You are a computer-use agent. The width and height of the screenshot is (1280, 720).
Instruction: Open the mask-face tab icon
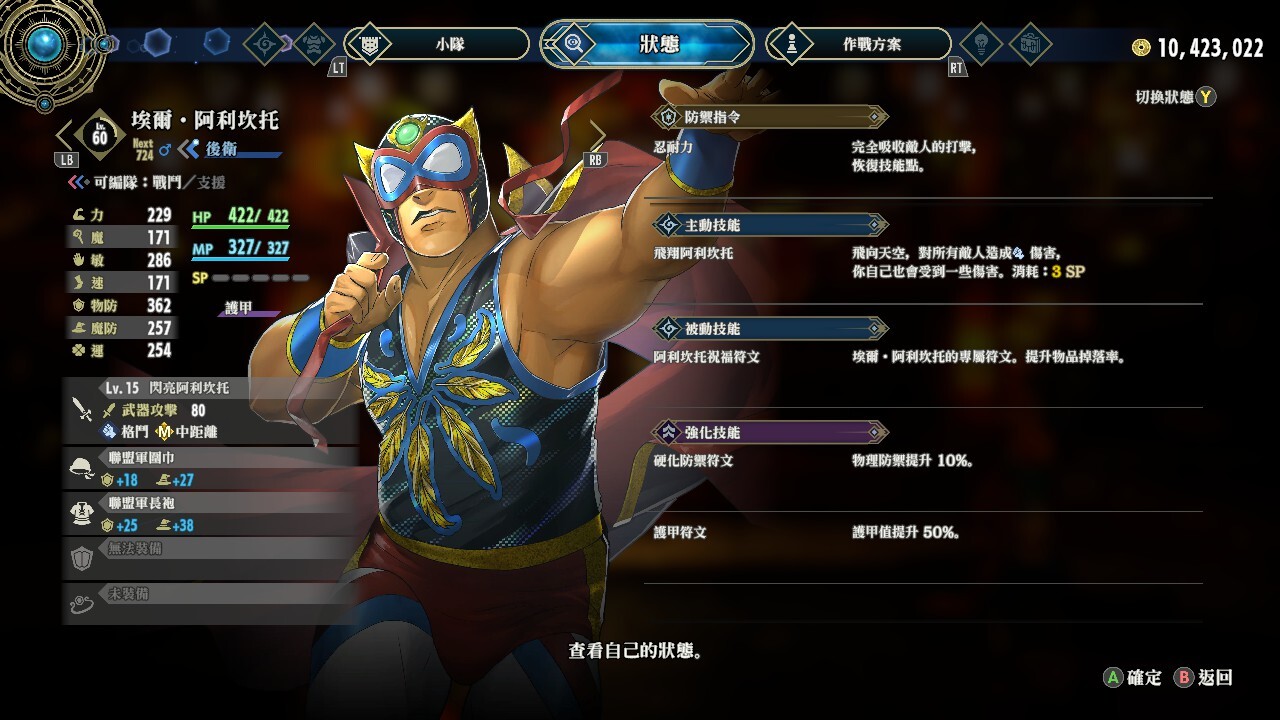[x=313, y=44]
